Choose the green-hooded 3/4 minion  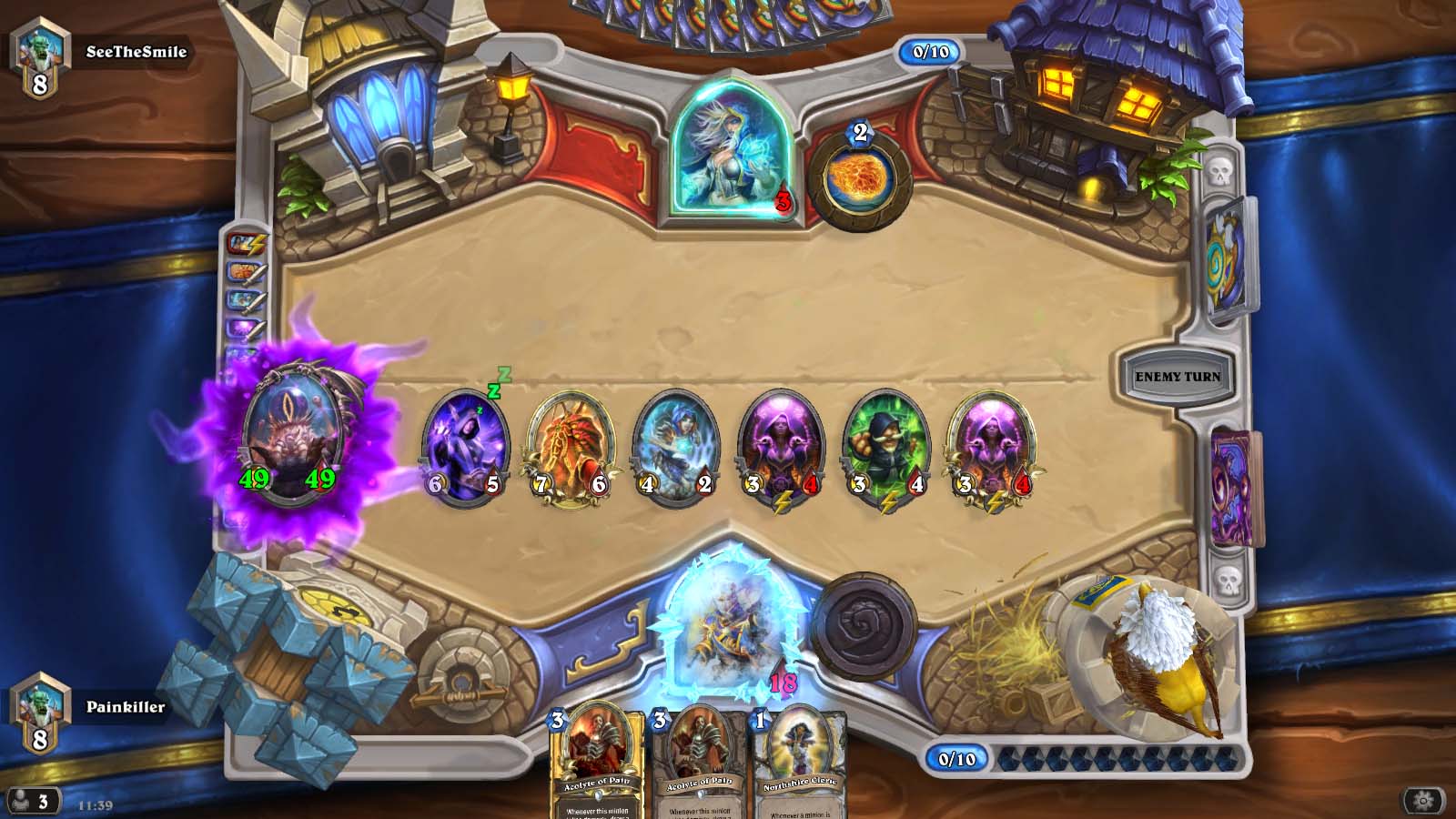coord(887,447)
